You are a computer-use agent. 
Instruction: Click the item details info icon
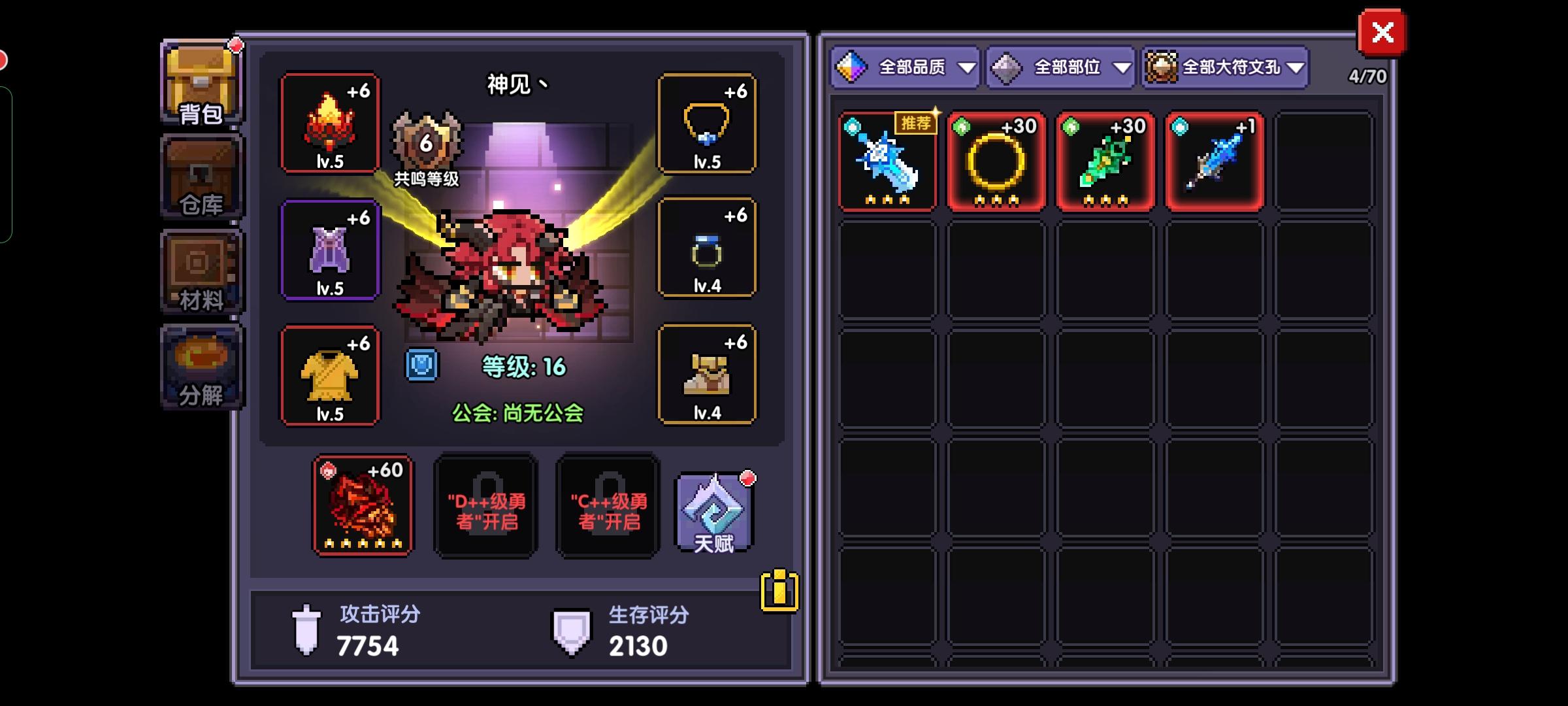[777, 592]
